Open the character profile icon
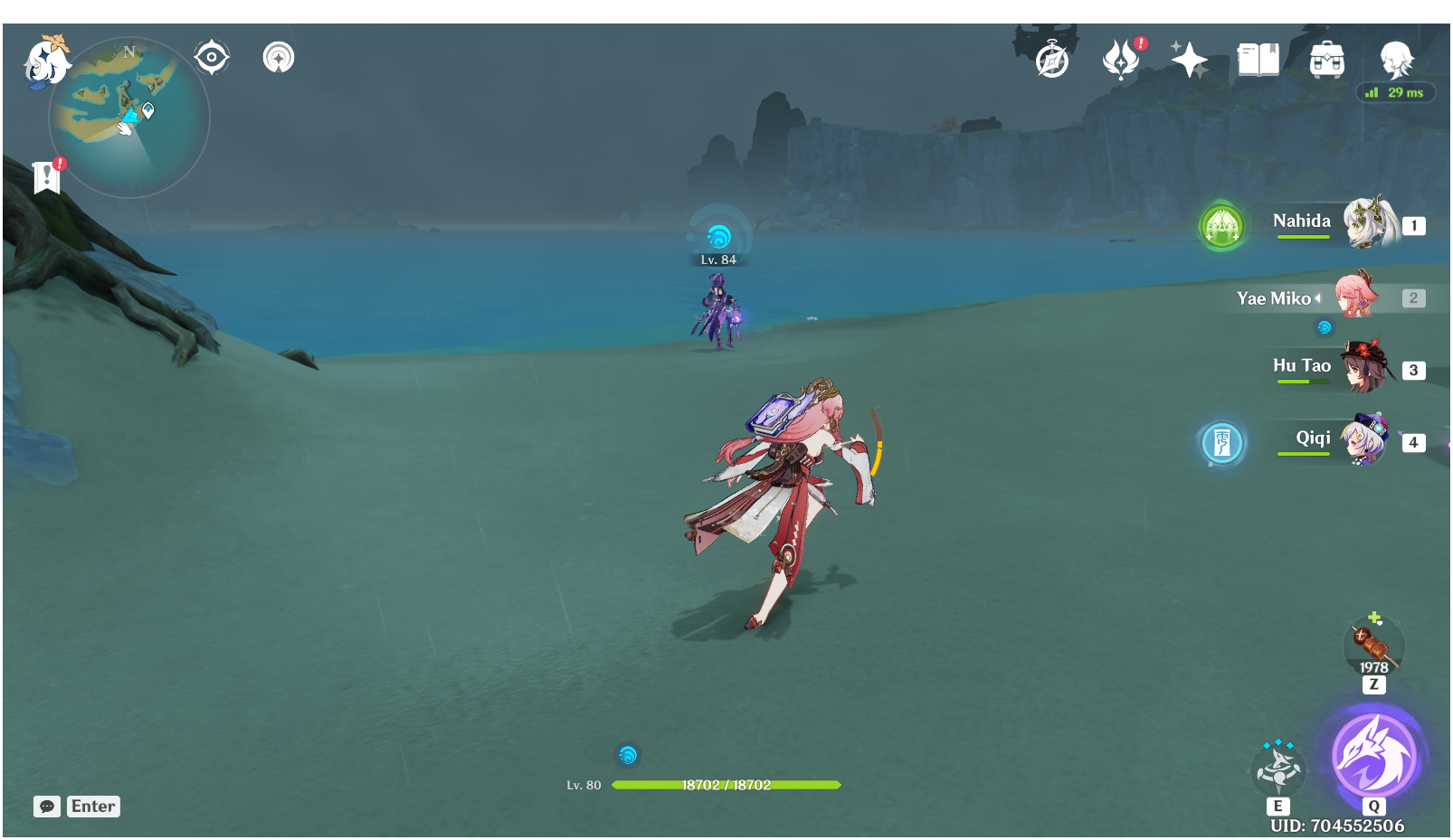The width and height of the screenshot is (1453, 840). coord(1395,60)
